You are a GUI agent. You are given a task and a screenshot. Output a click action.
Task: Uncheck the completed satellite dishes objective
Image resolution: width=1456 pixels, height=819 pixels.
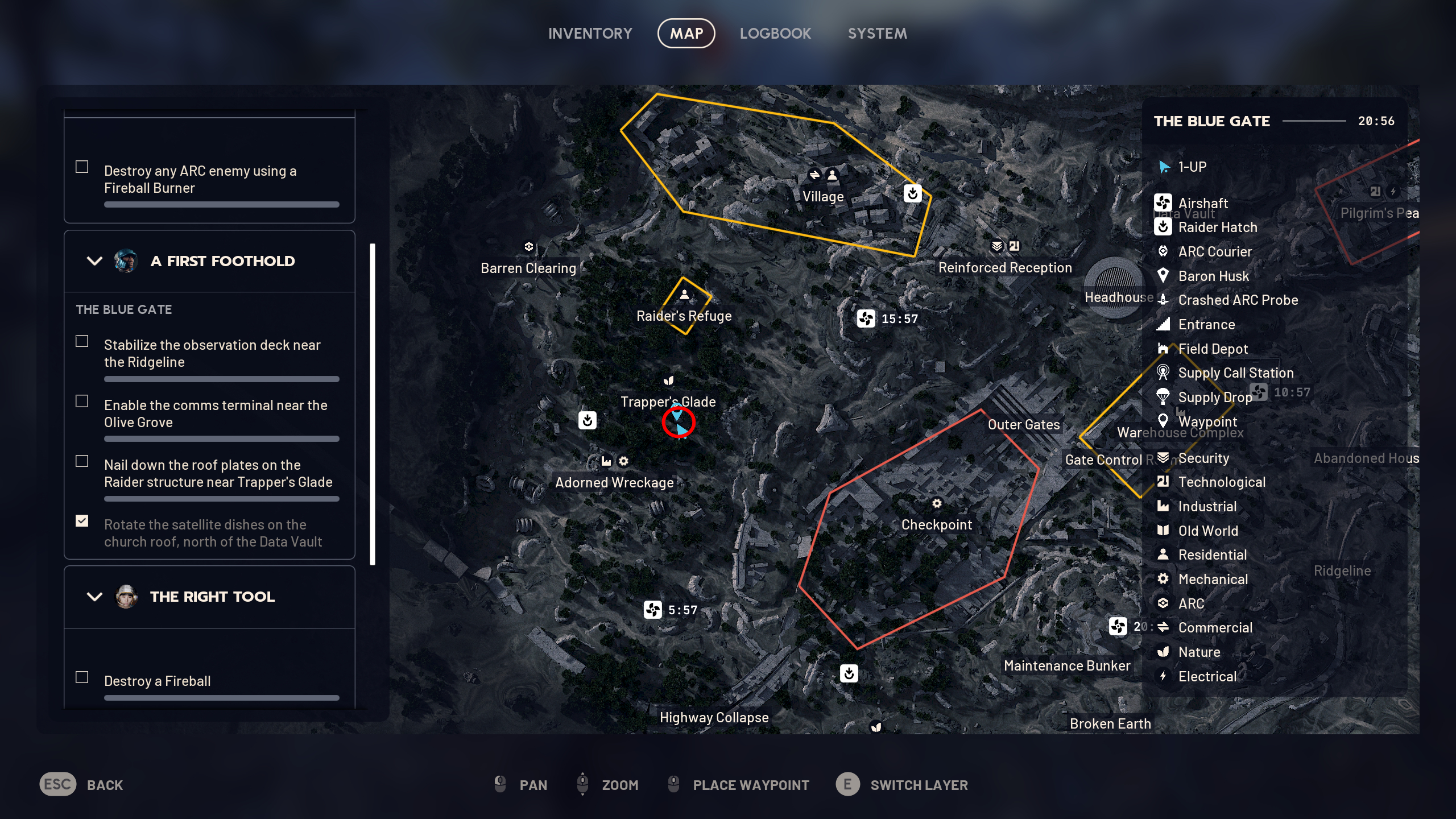tap(81, 521)
